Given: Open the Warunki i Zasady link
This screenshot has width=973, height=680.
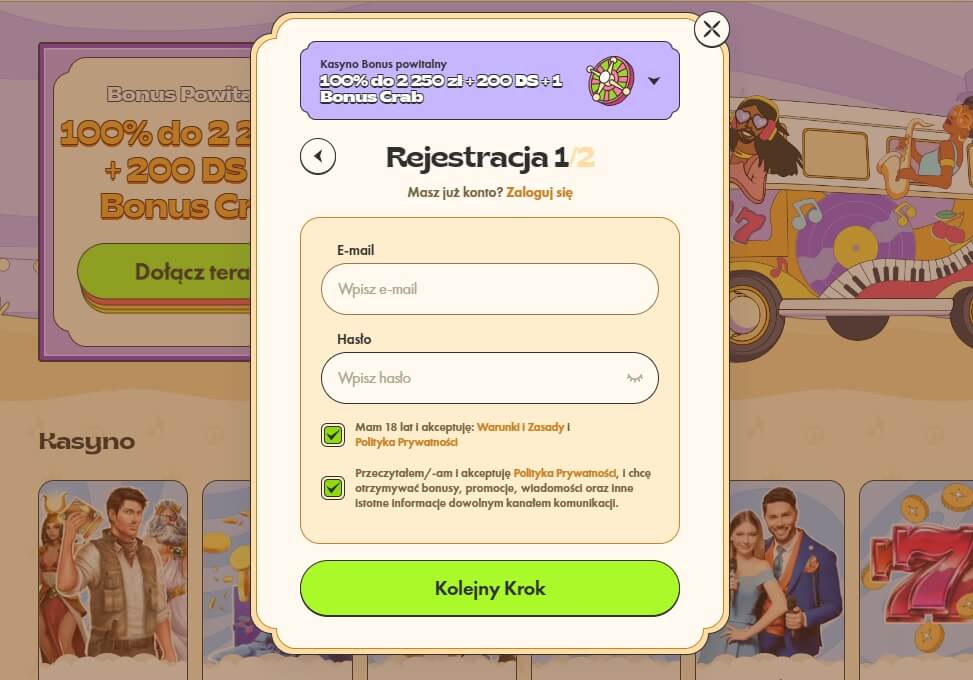Looking at the screenshot, I should (520, 427).
